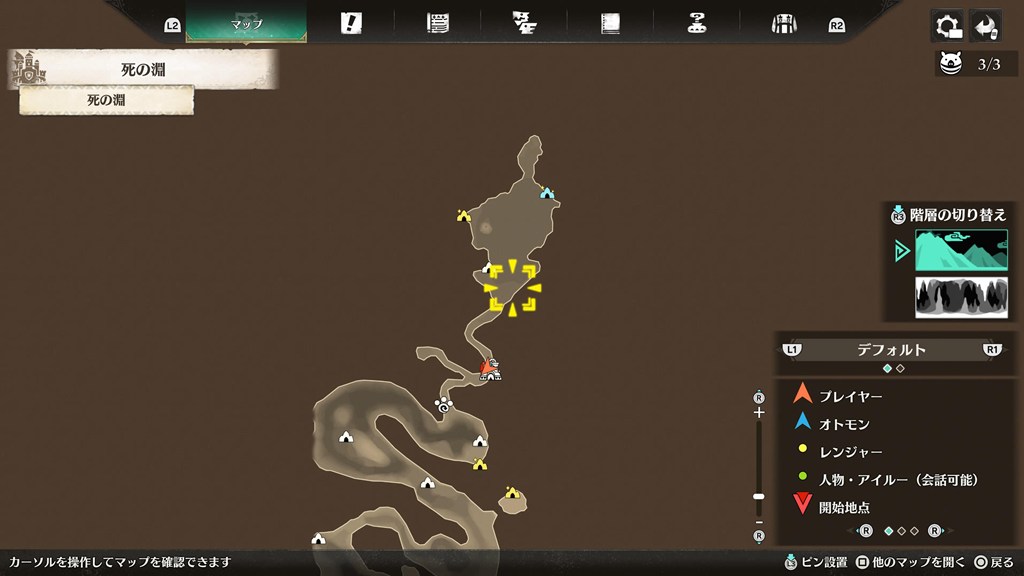Open the armor equipment tab
The width and height of the screenshot is (1024, 576).
tap(783, 24)
